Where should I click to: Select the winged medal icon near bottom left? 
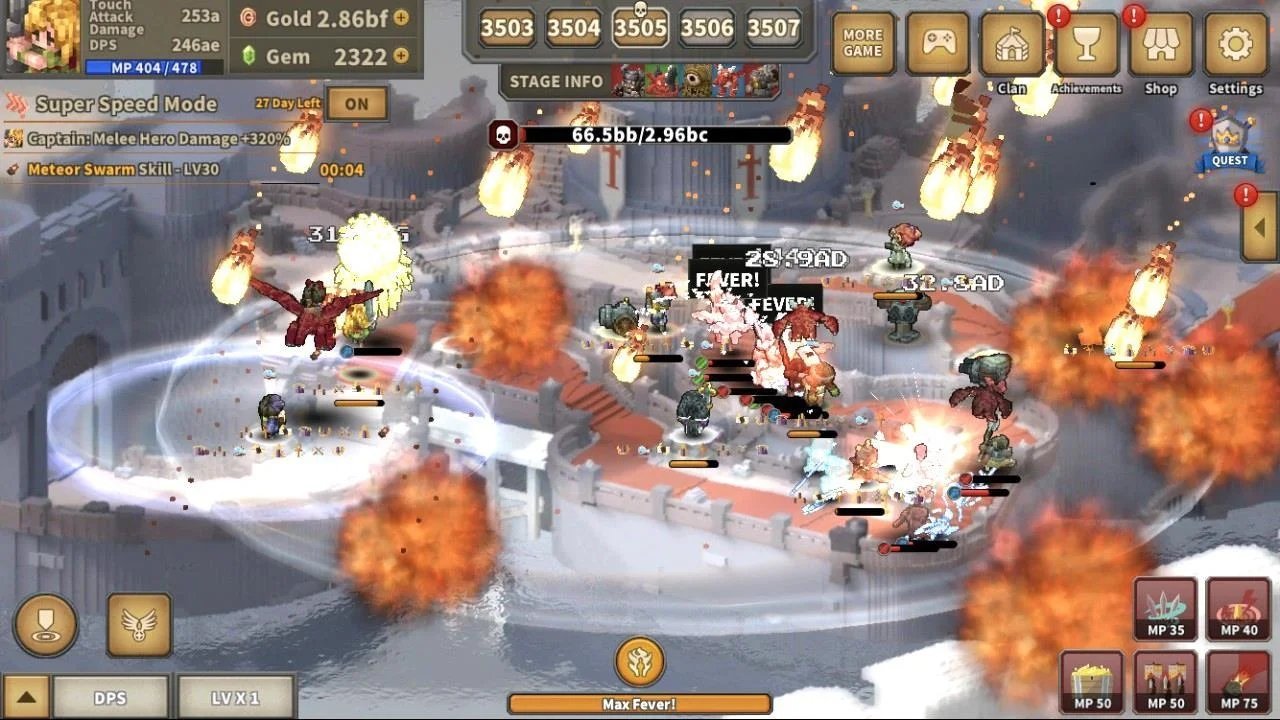(139, 624)
